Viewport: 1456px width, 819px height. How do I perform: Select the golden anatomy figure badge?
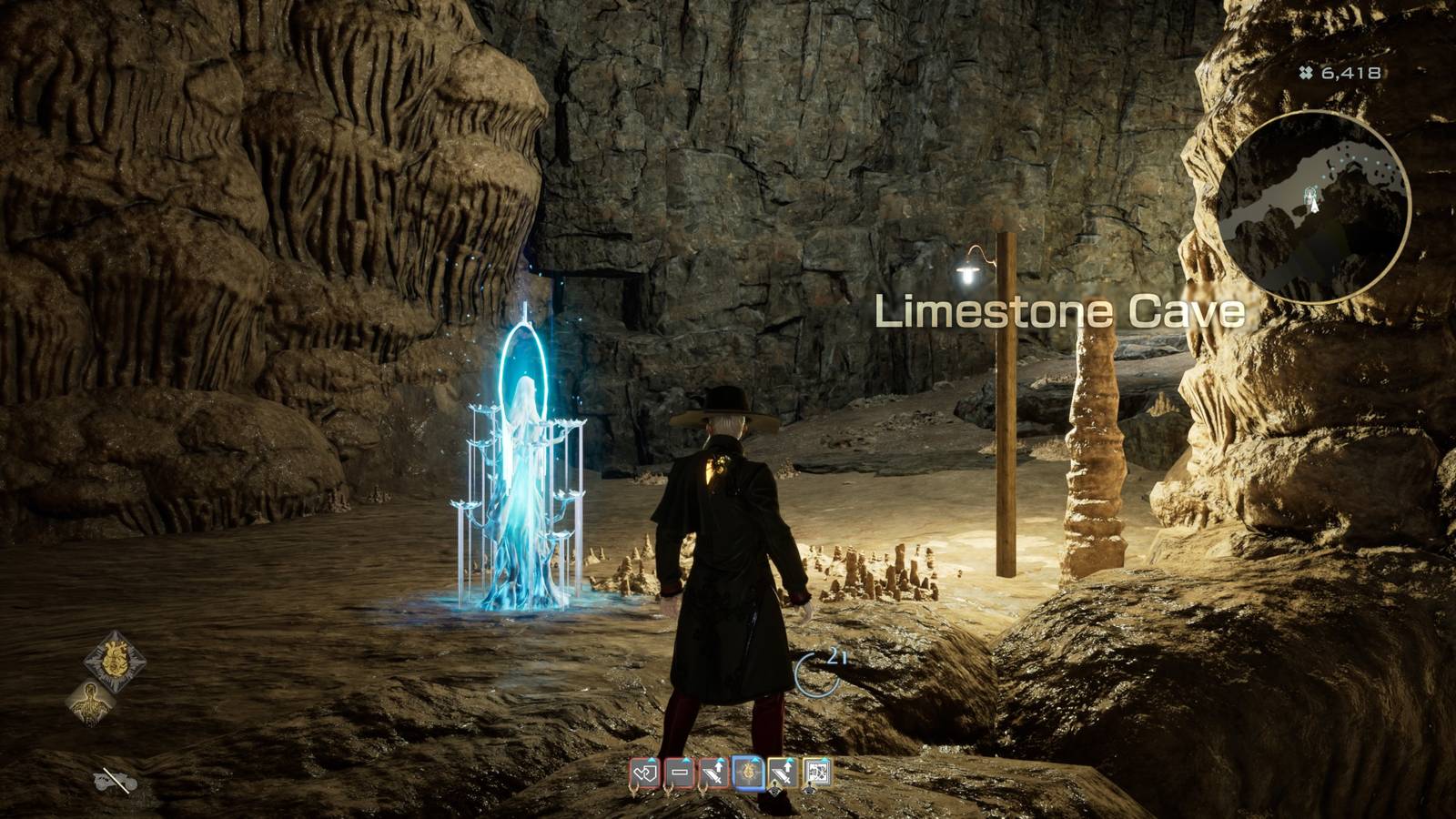91,703
